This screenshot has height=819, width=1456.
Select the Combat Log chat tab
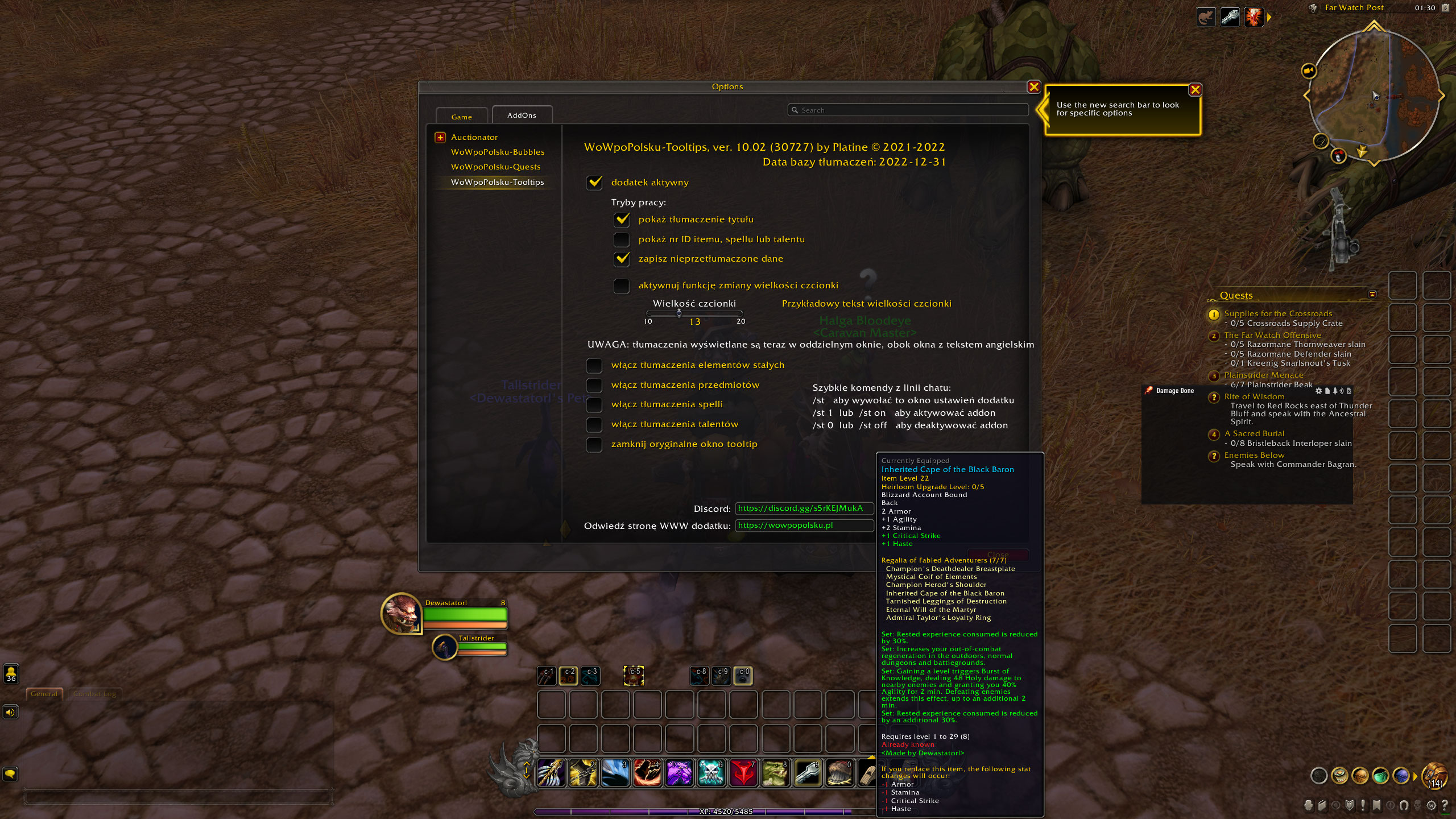pyautogui.click(x=94, y=693)
